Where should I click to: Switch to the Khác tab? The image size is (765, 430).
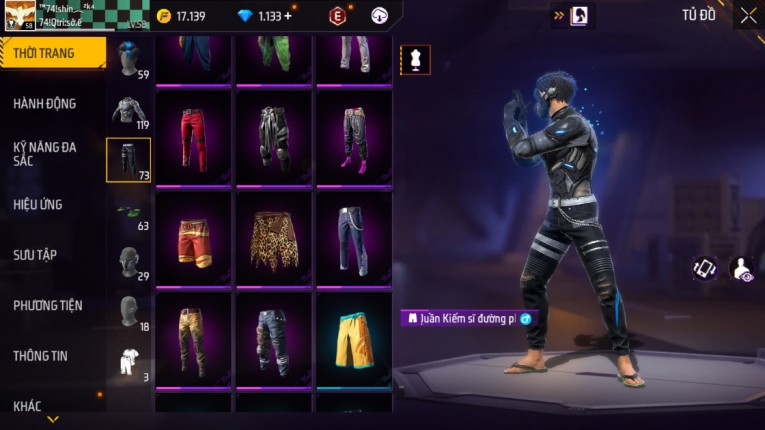click(x=28, y=406)
